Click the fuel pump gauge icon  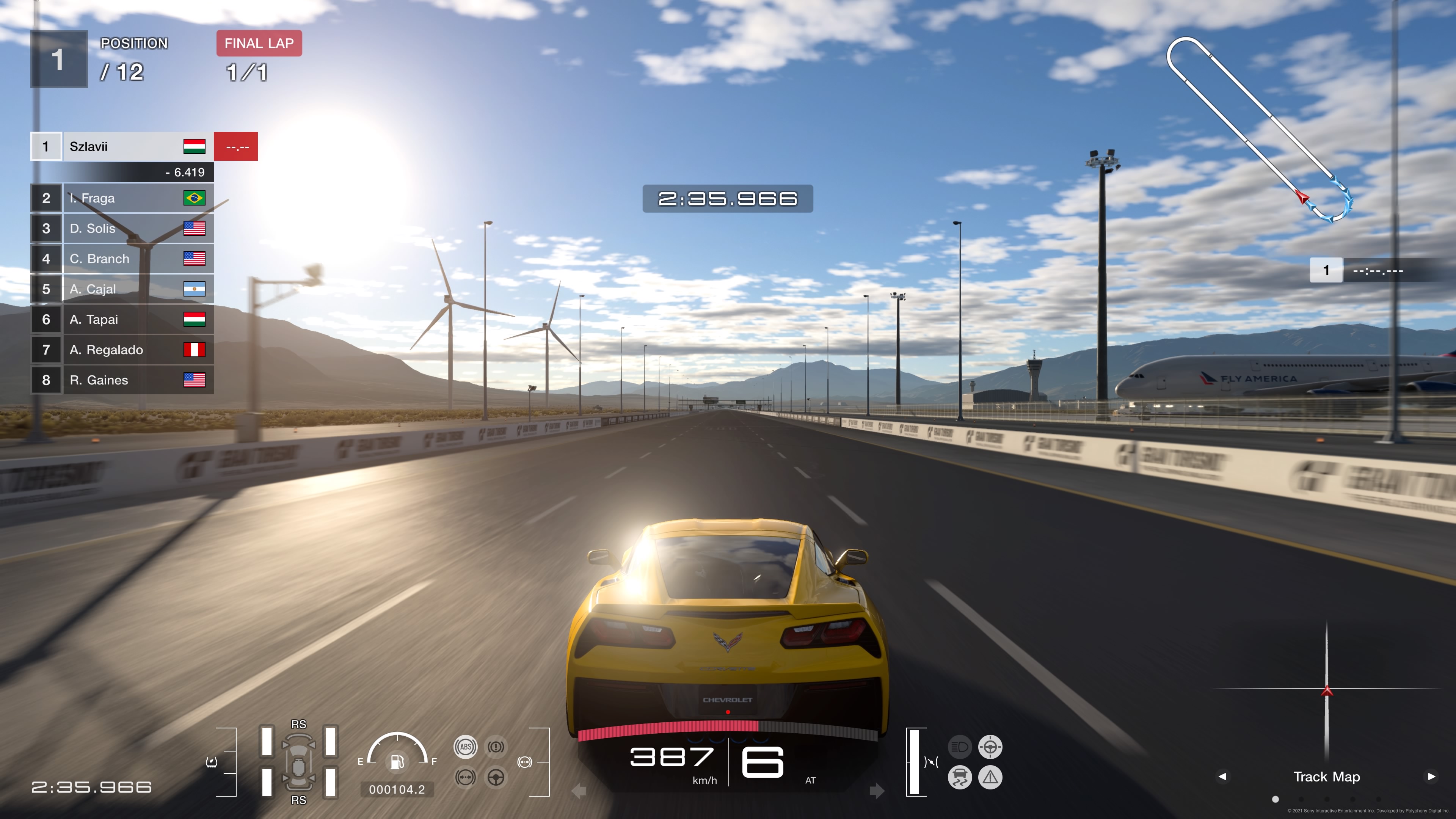[397, 762]
